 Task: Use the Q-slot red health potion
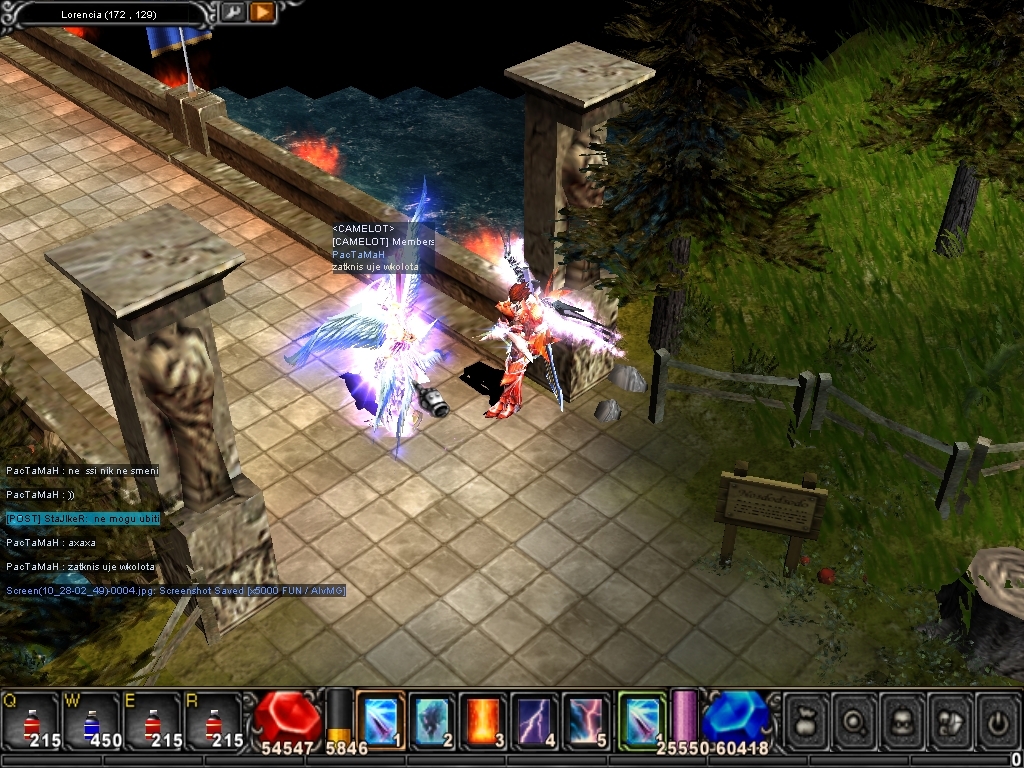[30, 720]
